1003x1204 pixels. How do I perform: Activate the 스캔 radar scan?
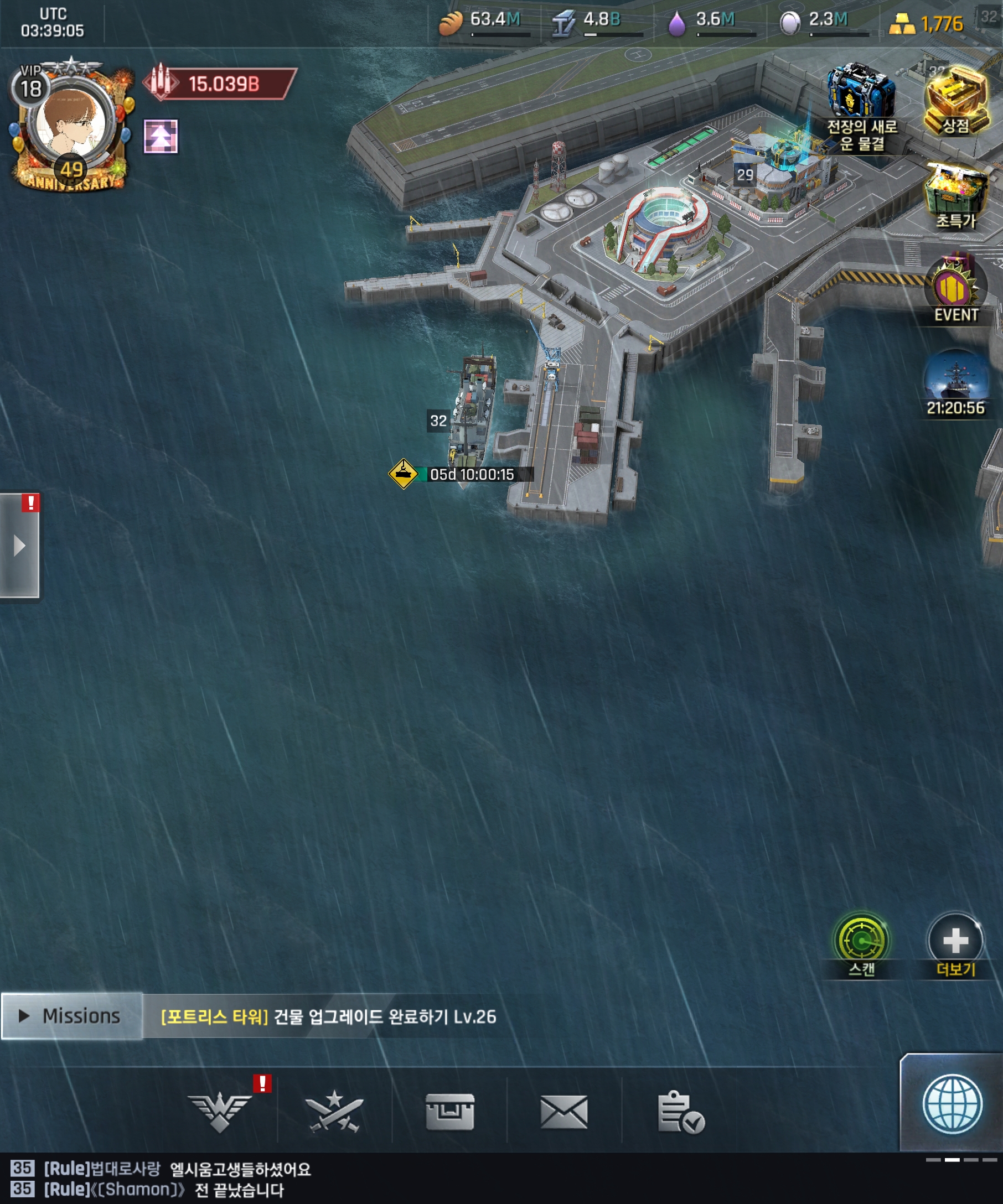tap(861, 941)
